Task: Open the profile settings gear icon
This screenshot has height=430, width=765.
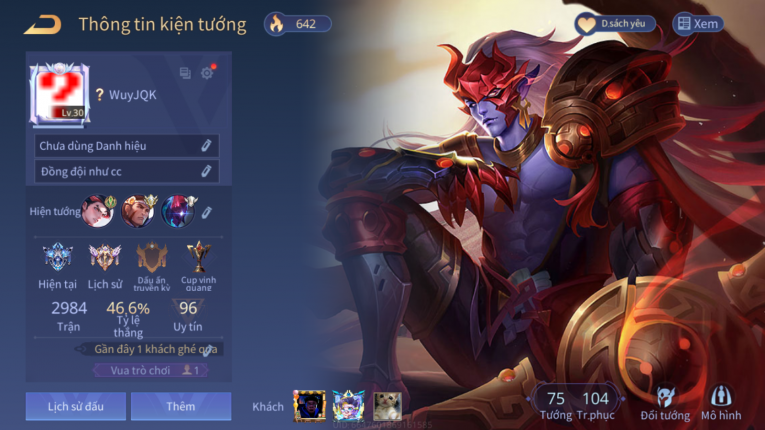Action: pos(207,73)
